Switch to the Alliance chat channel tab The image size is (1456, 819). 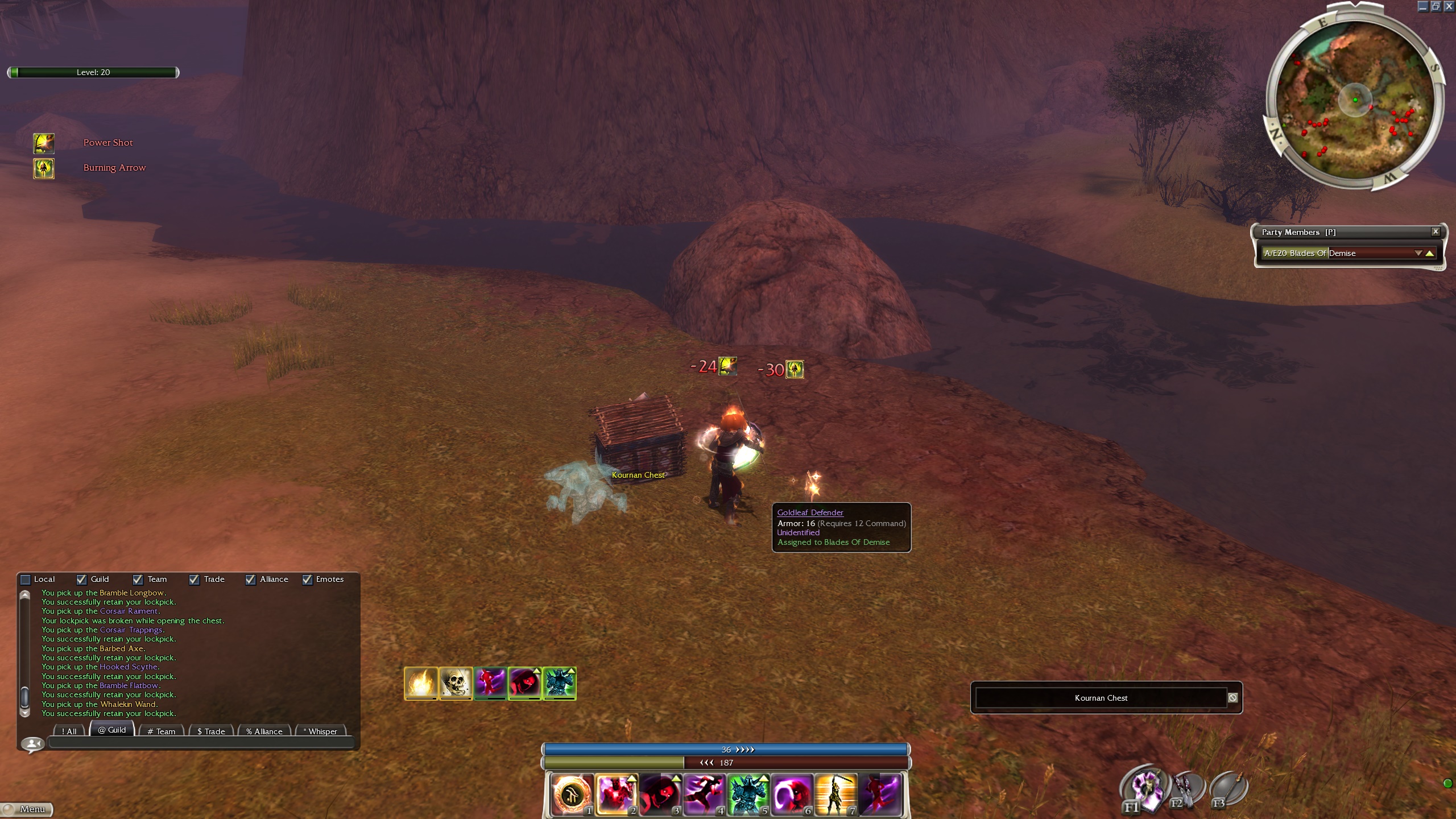point(264,731)
